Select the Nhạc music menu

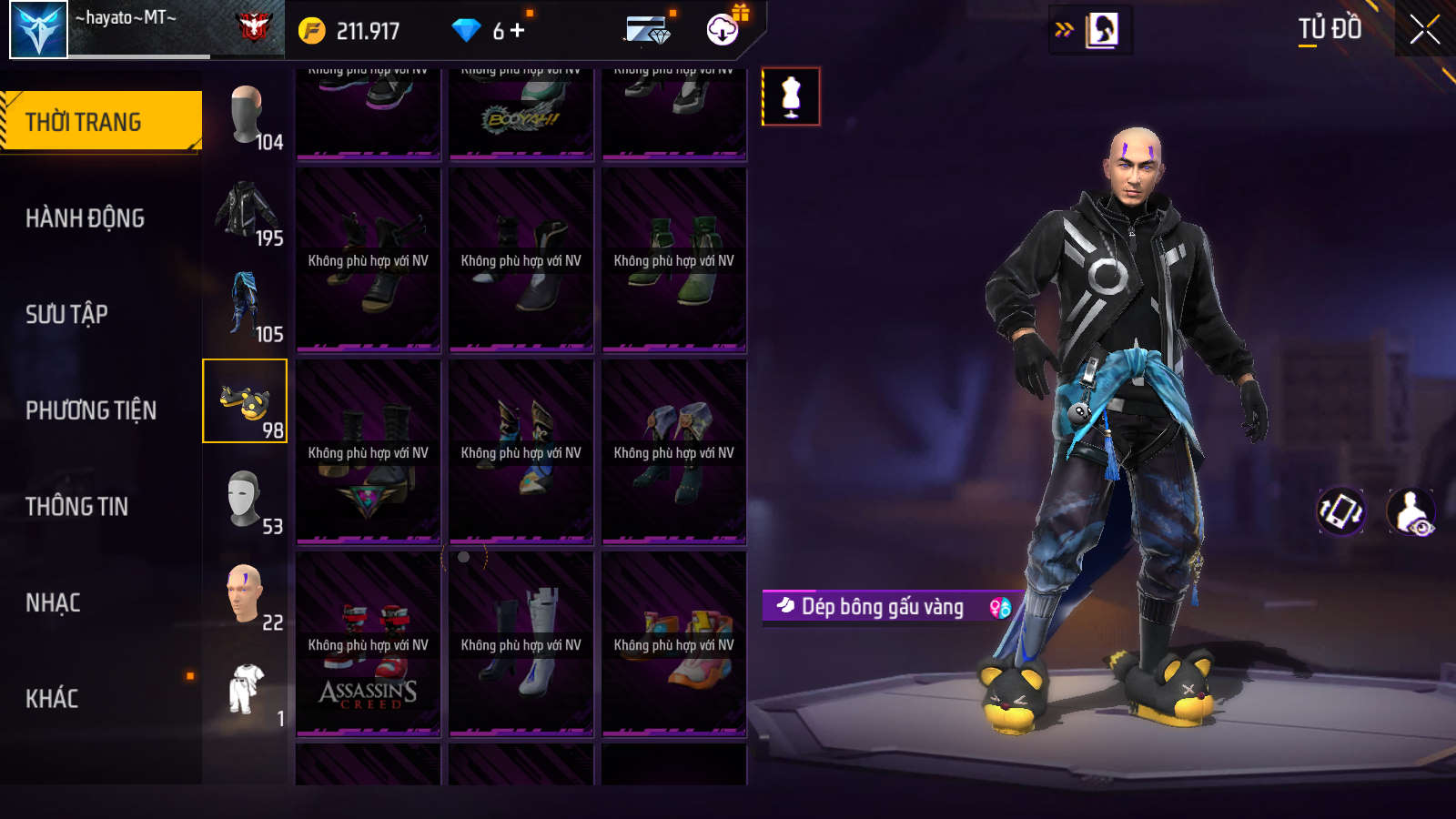coord(53,602)
